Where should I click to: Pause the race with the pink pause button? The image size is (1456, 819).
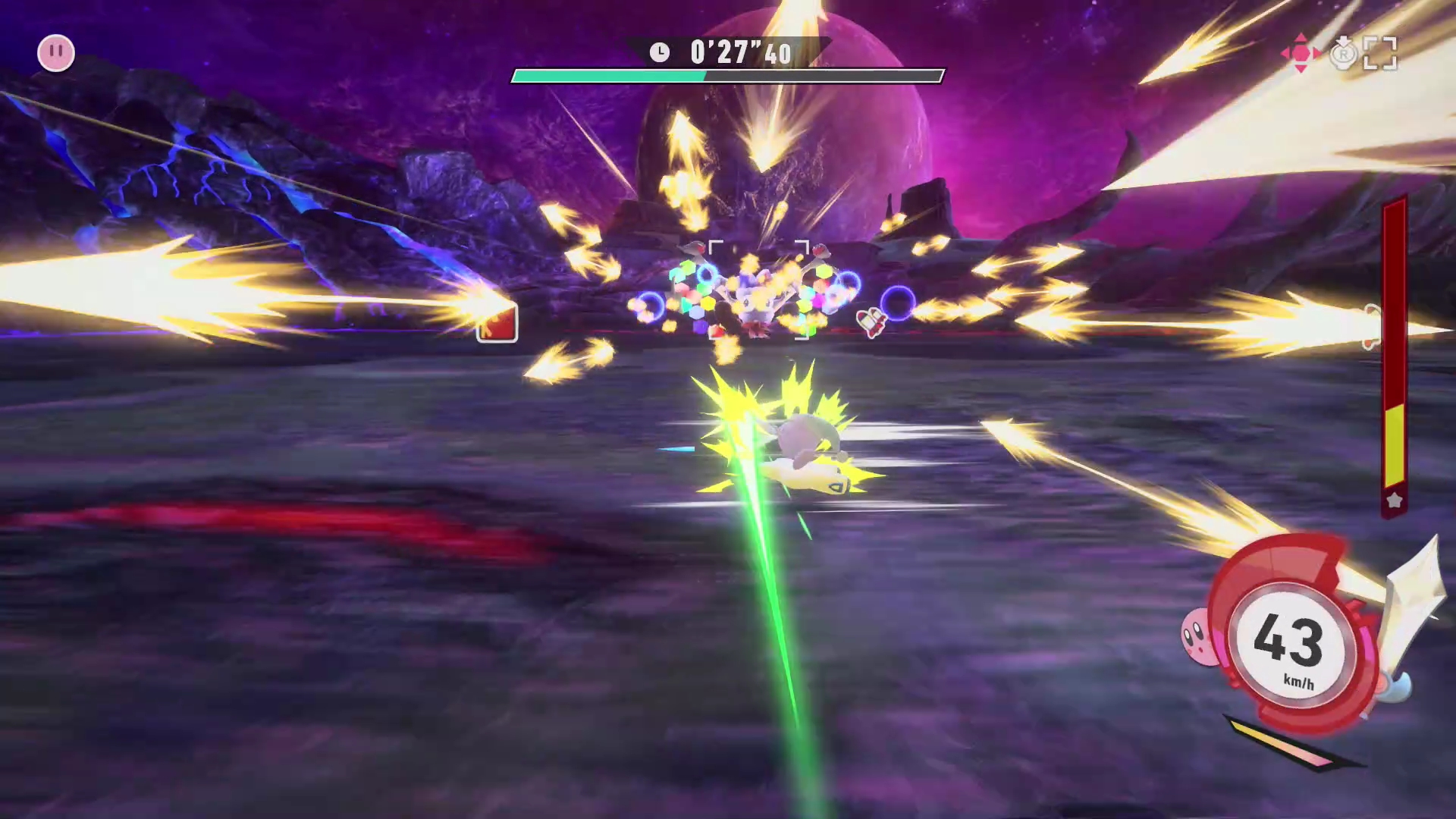pyautogui.click(x=56, y=53)
